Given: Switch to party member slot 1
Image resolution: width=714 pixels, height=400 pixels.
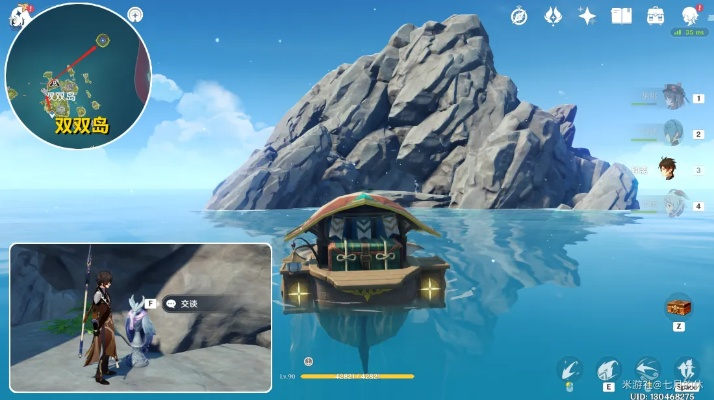Looking at the screenshot, I should coord(673,98).
